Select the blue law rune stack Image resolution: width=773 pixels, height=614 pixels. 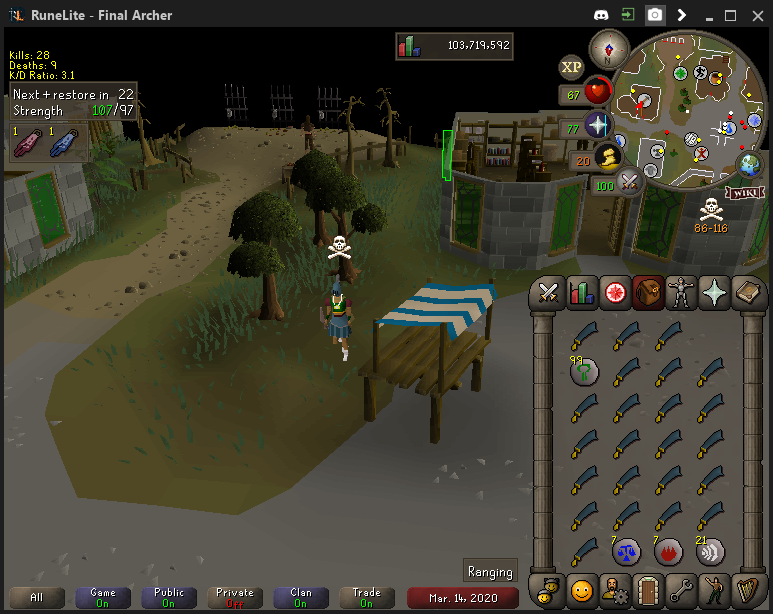pyautogui.click(x=627, y=549)
